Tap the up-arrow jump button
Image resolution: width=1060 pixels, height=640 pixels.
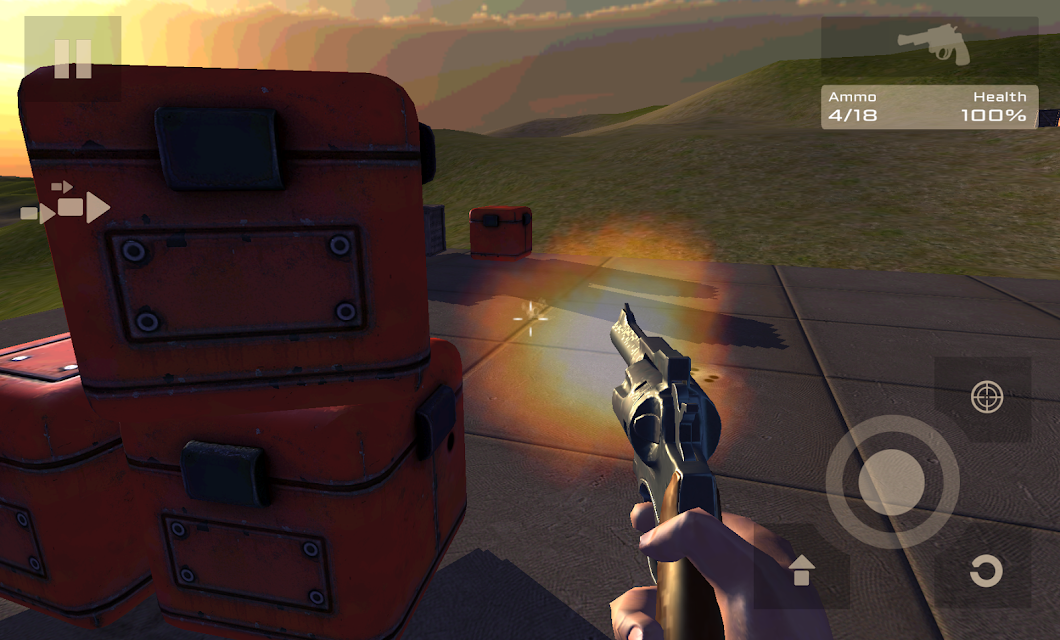pyautogui.click(x=802, y=571)
